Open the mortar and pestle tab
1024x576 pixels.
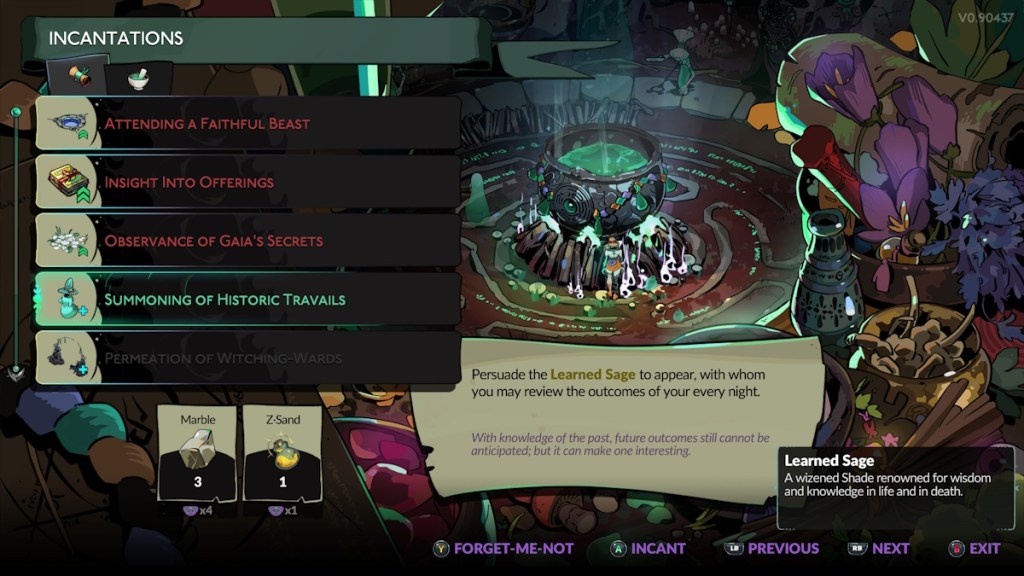coord(136,78)
